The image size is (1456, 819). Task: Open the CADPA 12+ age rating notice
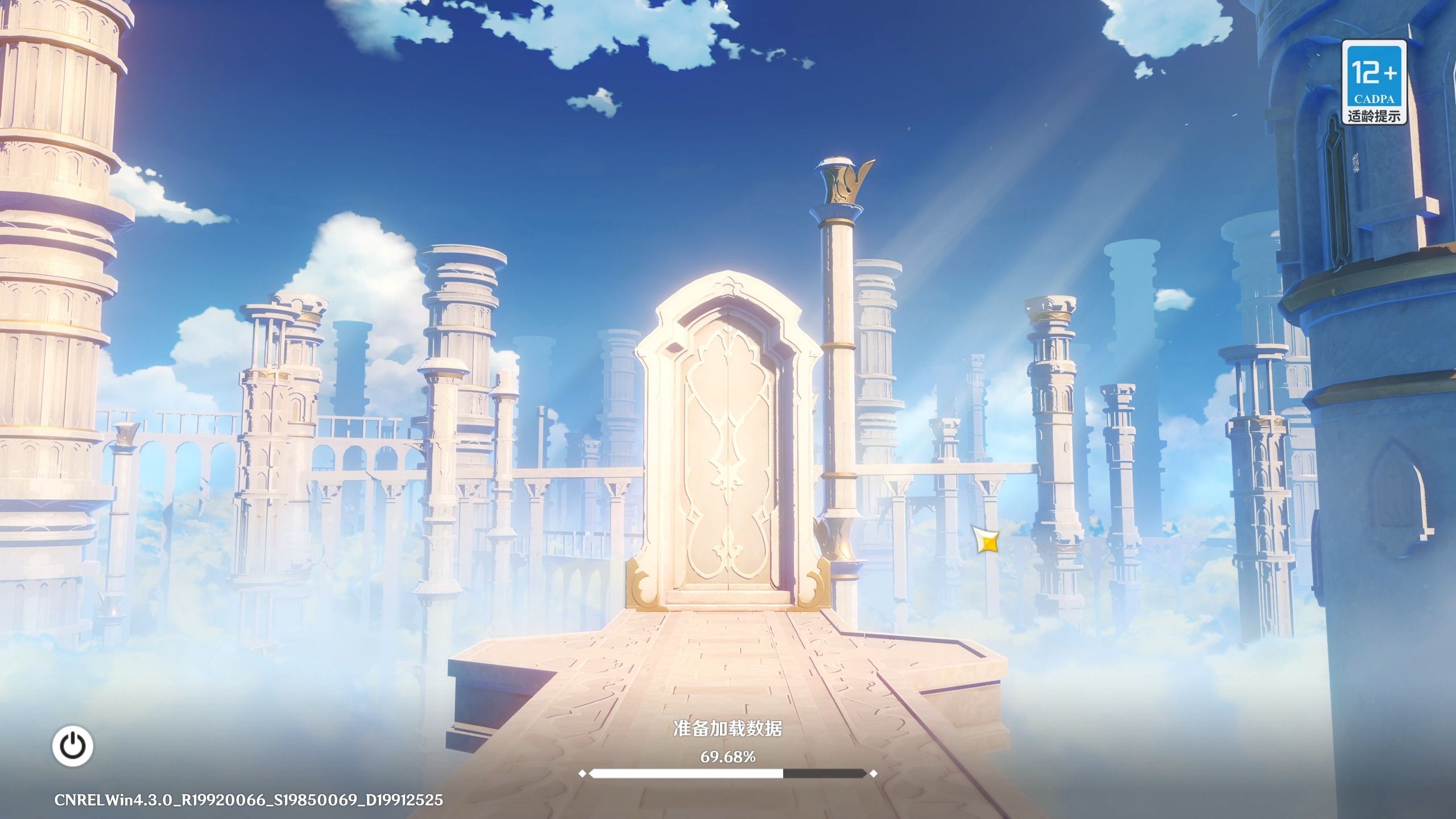1374,82
